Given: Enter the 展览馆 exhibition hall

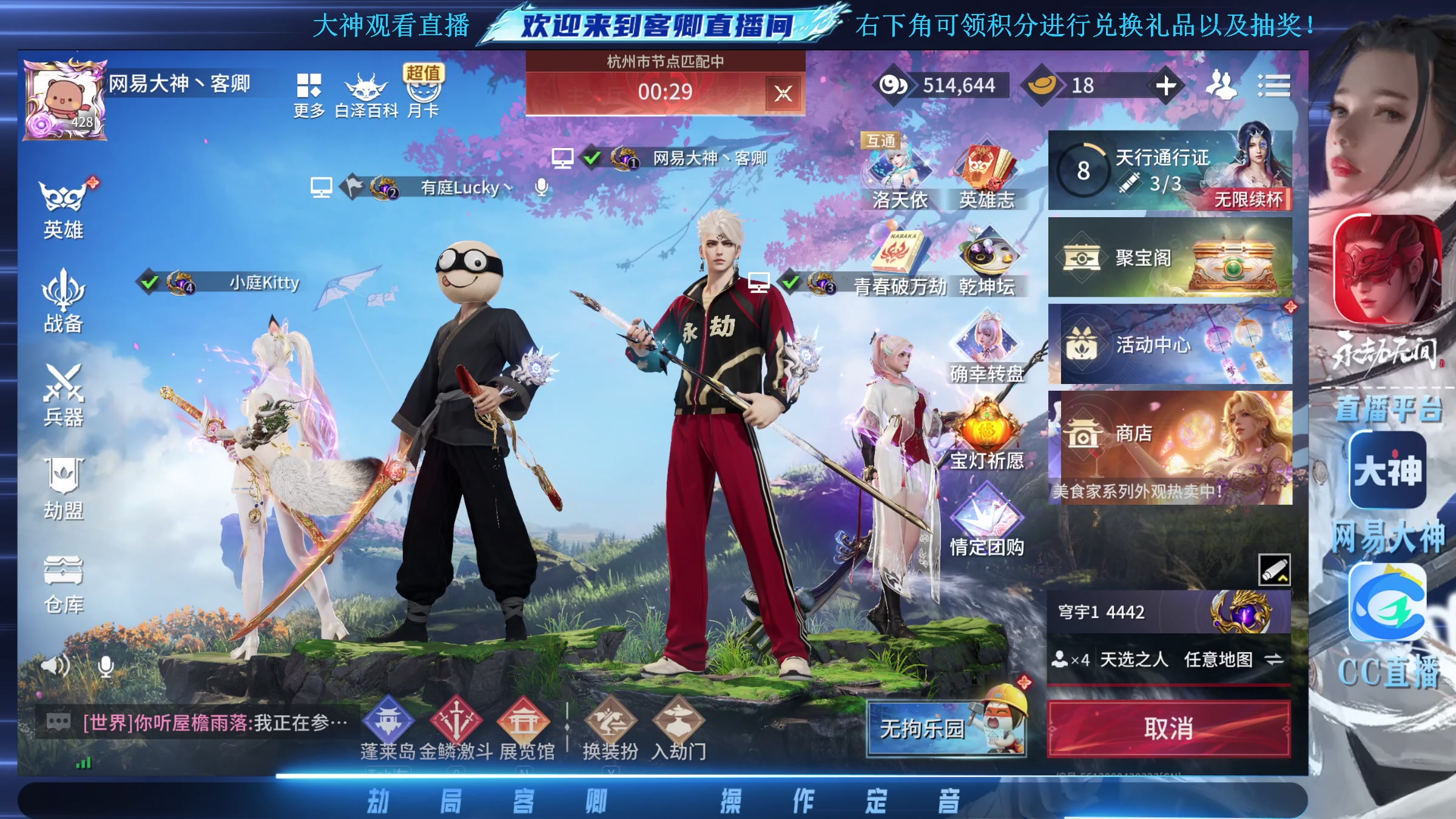Looking at the screenshot, I should [x=523, y=722].
